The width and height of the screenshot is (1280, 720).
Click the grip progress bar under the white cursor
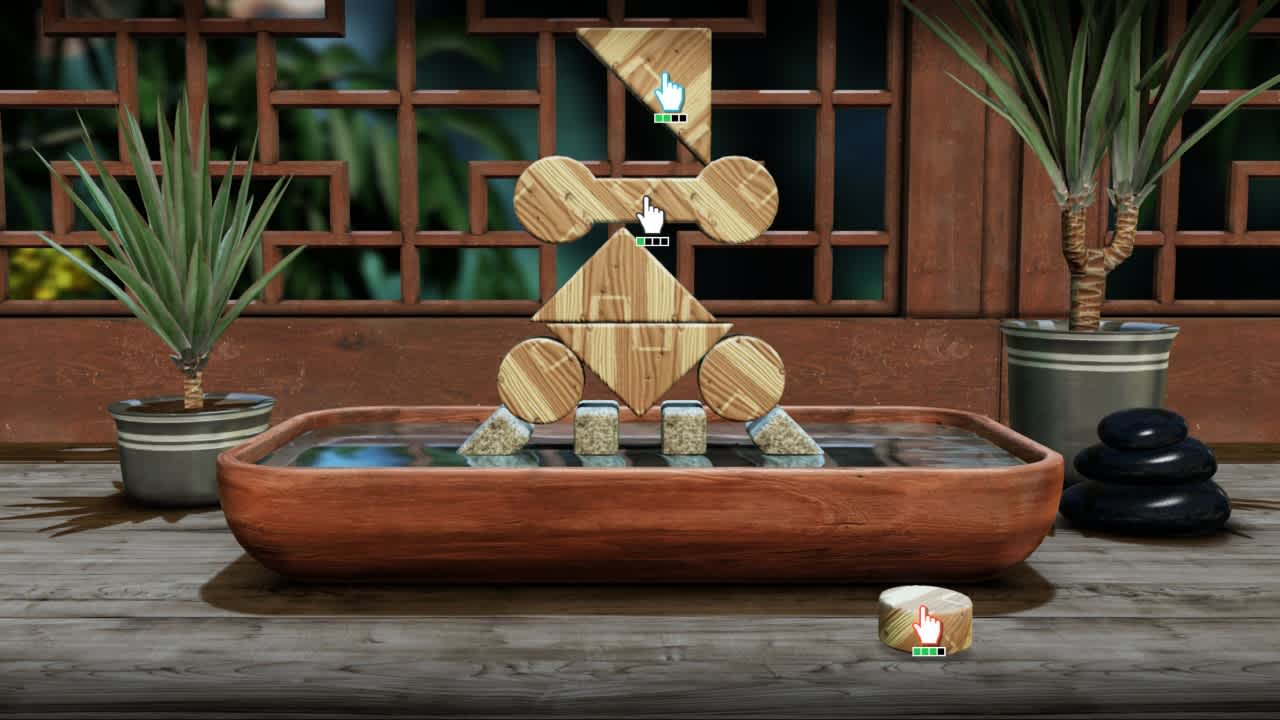tap(651, 240)
